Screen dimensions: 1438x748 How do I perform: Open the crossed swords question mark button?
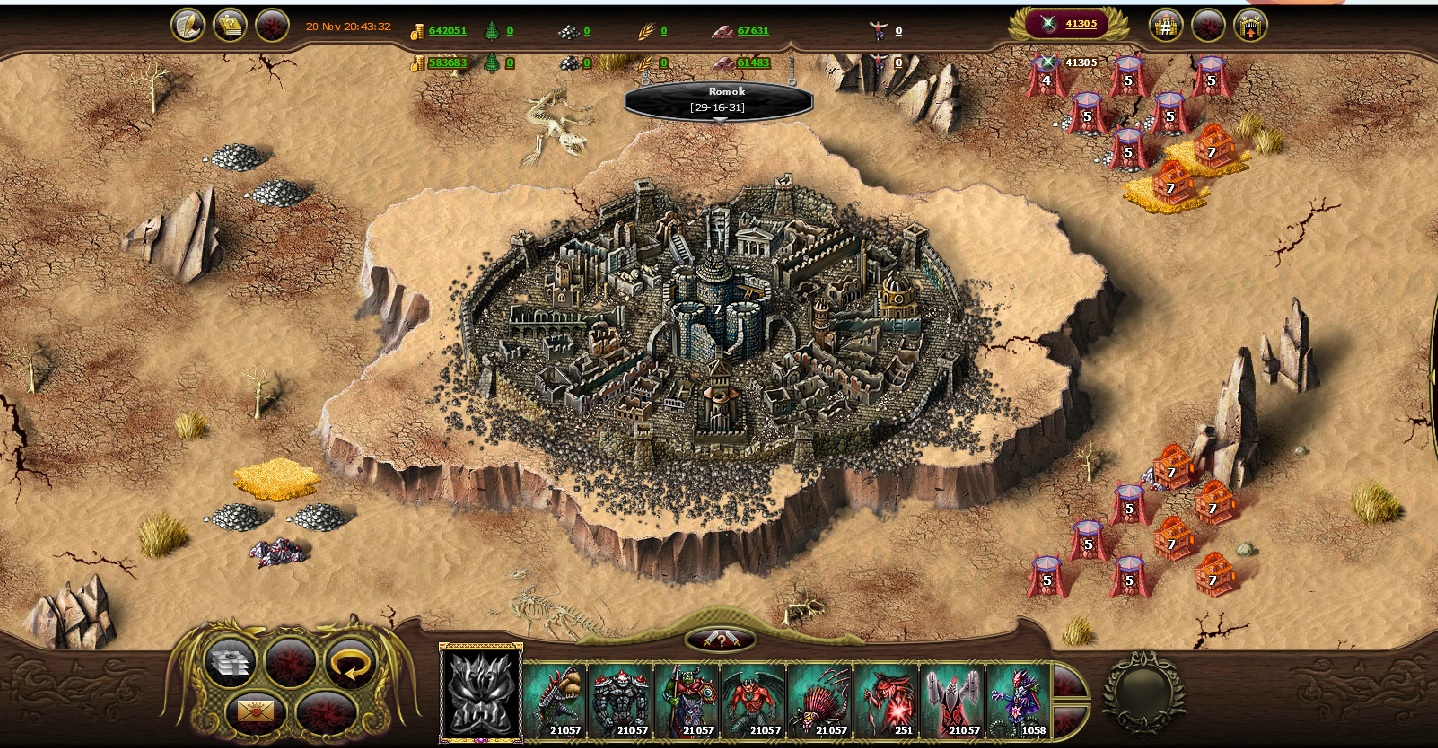pos(720,639)
